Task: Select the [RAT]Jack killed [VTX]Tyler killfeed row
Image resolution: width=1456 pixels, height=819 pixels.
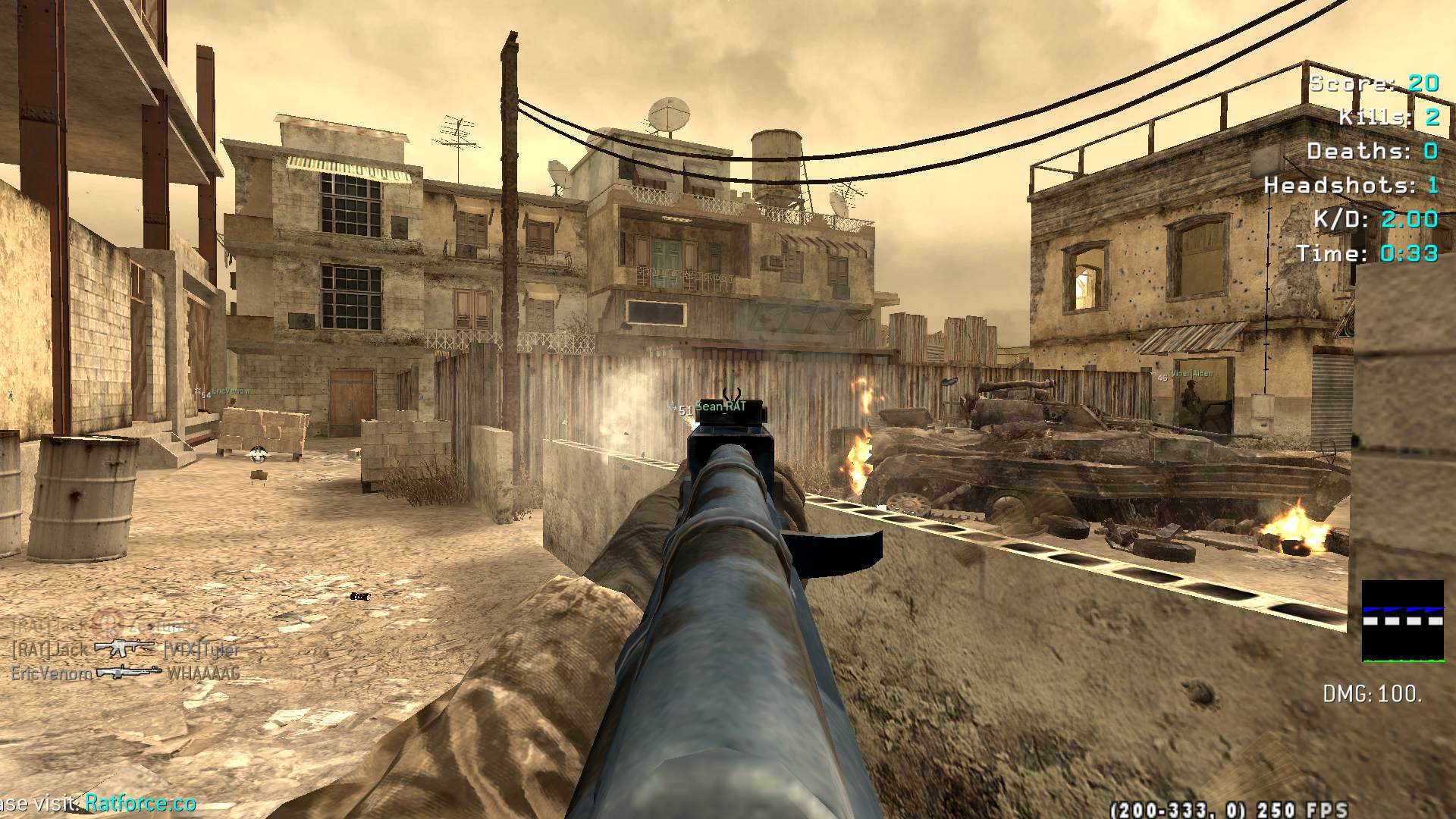Action: tap(125, 649)
